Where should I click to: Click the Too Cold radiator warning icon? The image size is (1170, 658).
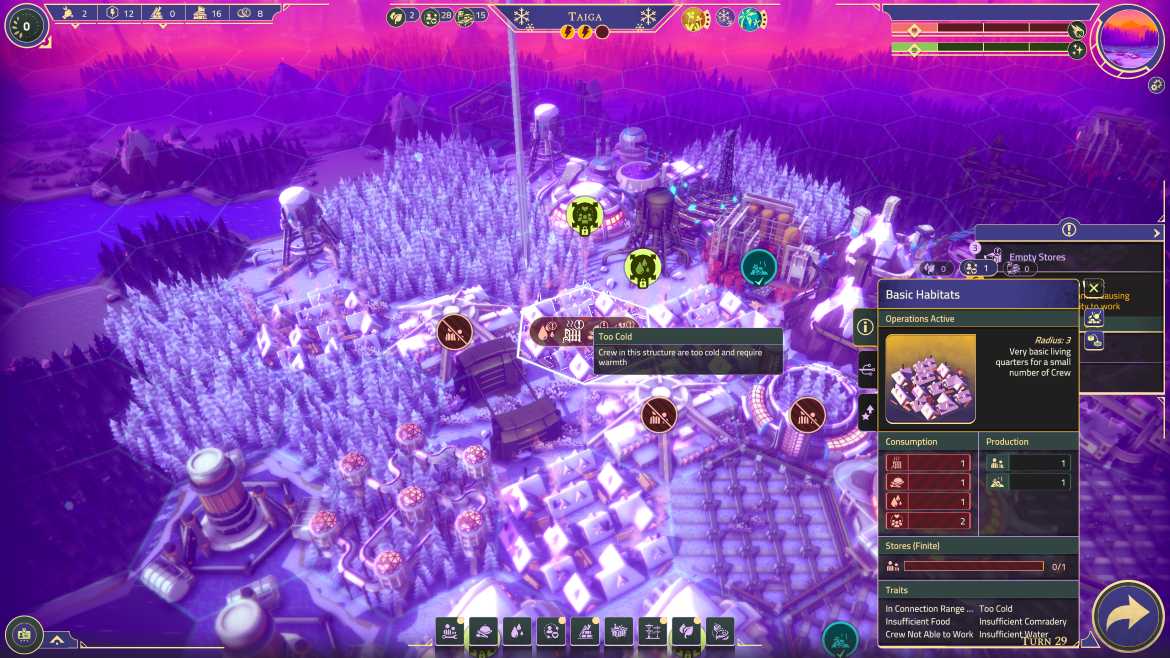[x=572, y=333]
